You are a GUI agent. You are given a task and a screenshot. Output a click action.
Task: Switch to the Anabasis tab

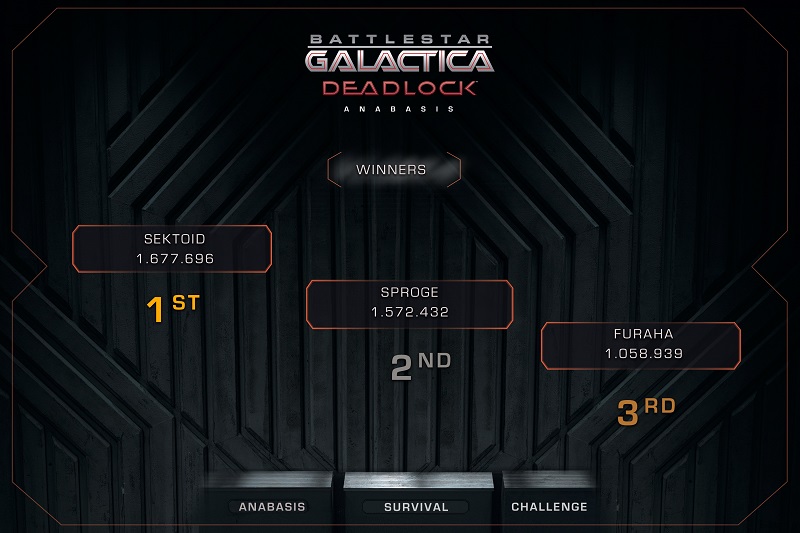tap(271, 506)
